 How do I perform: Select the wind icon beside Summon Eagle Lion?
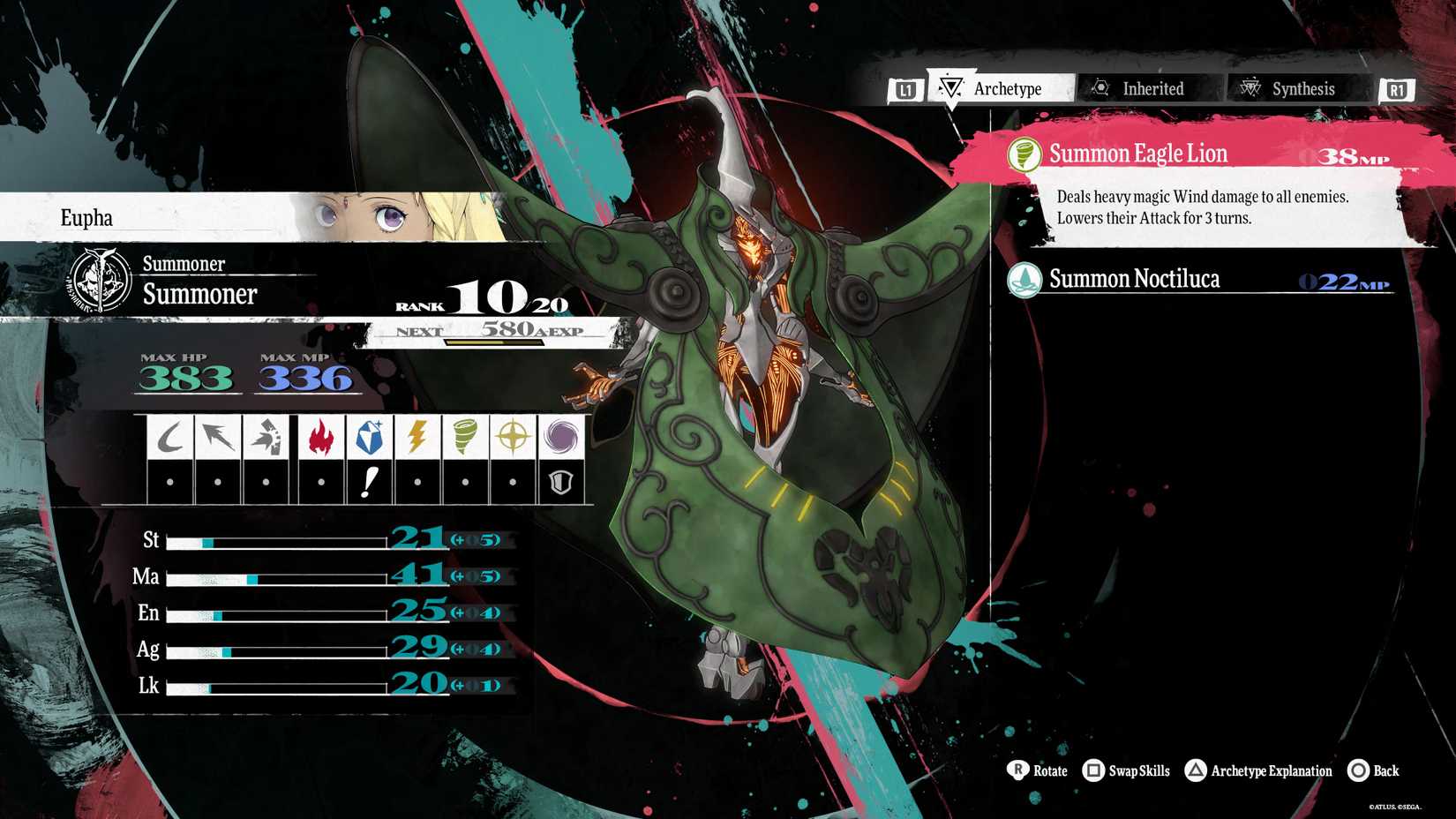point(1025,153)
